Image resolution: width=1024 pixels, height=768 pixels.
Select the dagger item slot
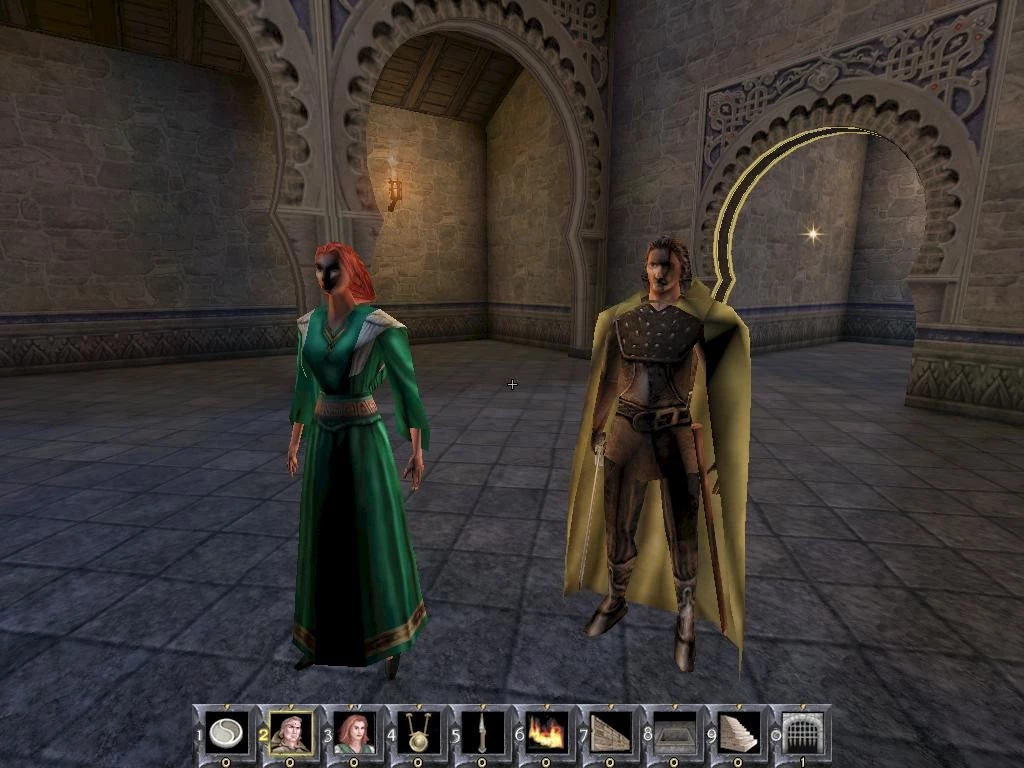pyautogui.click(x=480, y=731)
